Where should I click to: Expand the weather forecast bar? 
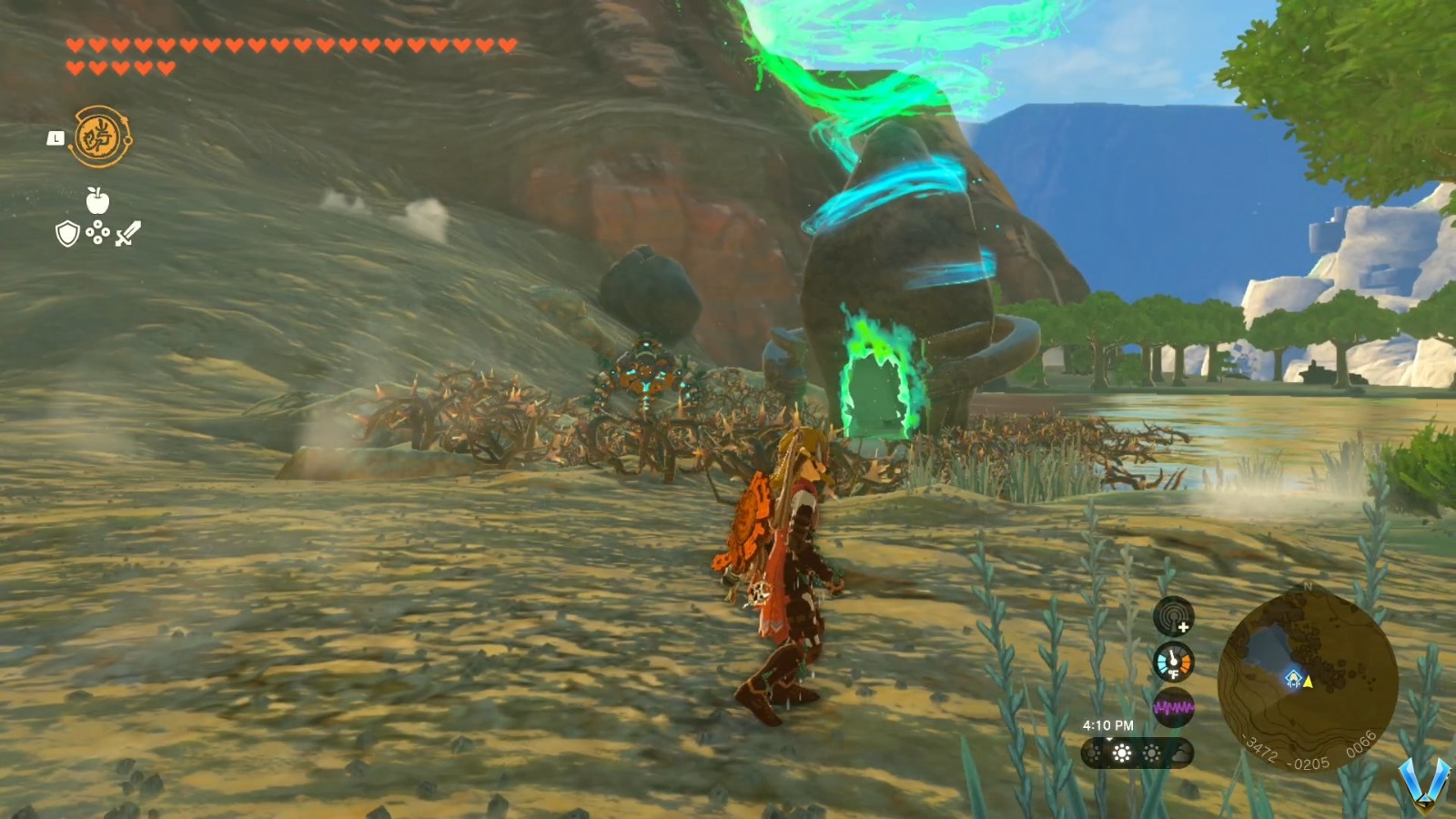point(1136,752)
